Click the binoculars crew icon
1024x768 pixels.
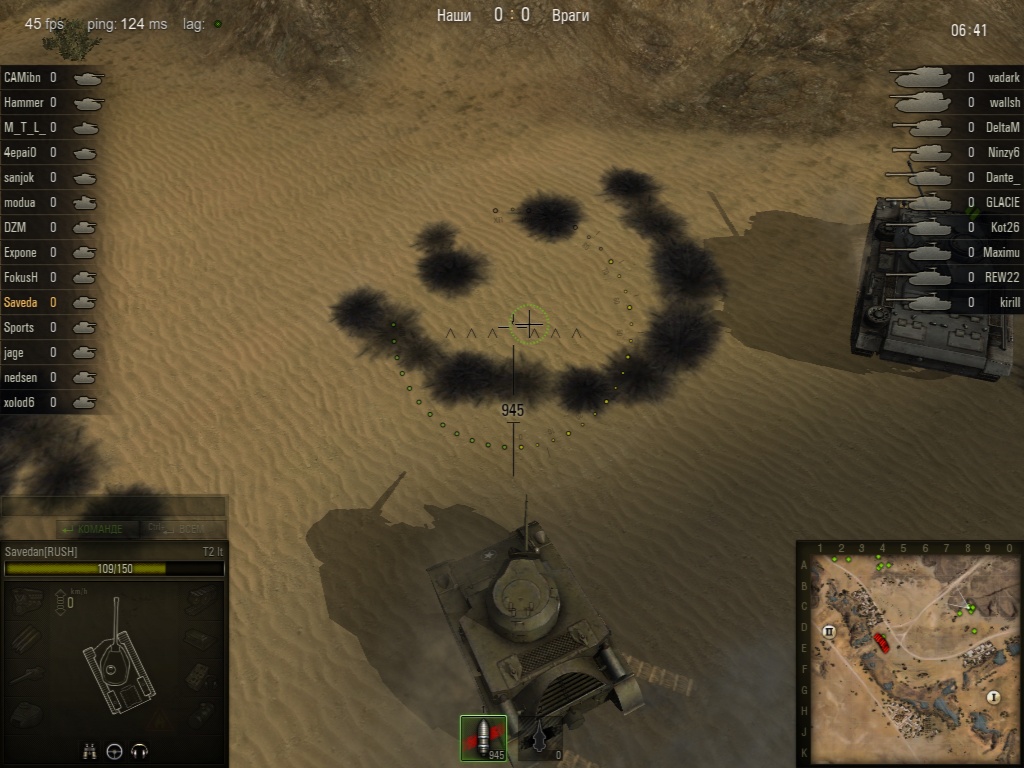pos(89,751)
